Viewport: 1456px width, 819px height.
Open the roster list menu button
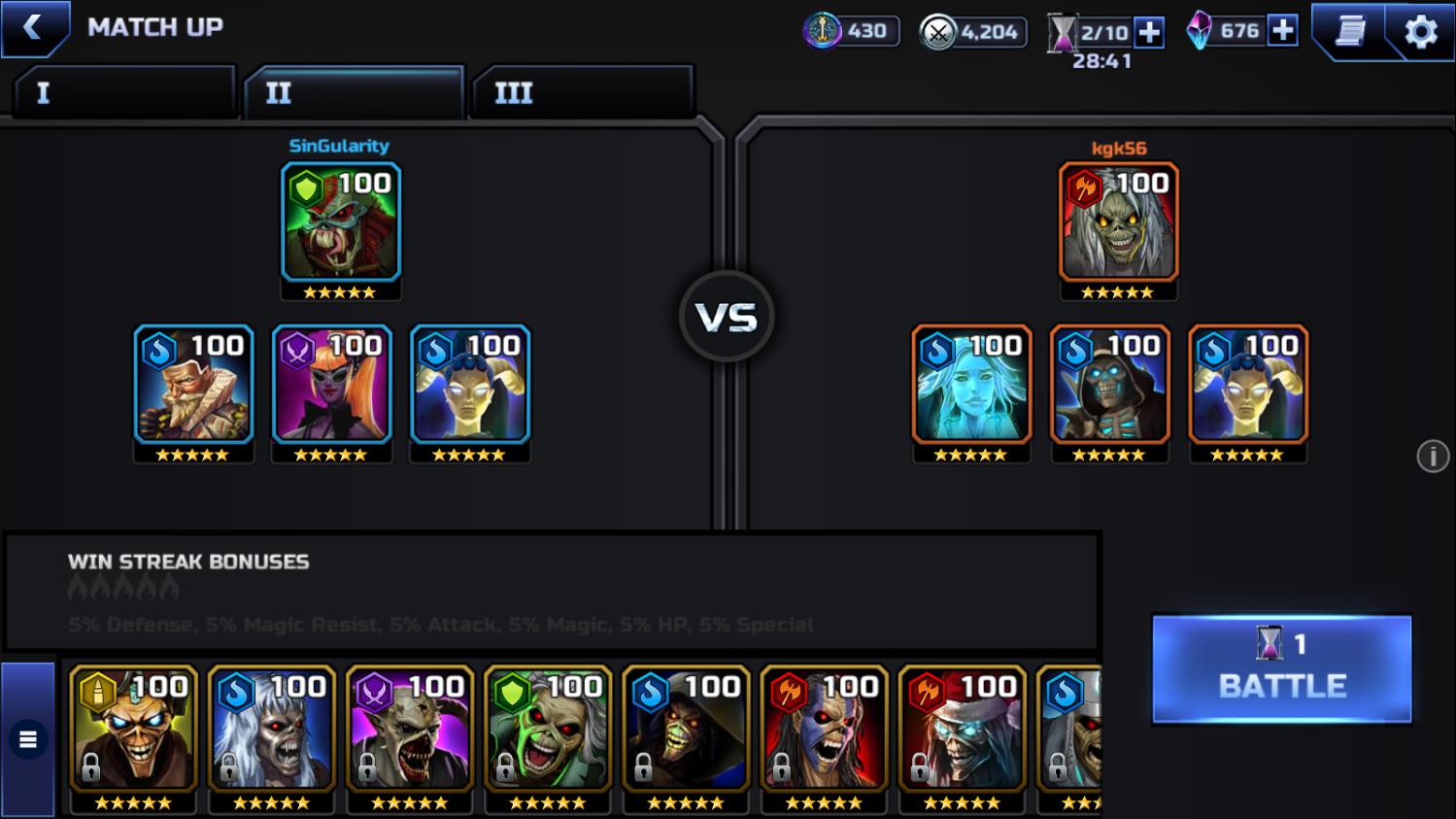28,740
